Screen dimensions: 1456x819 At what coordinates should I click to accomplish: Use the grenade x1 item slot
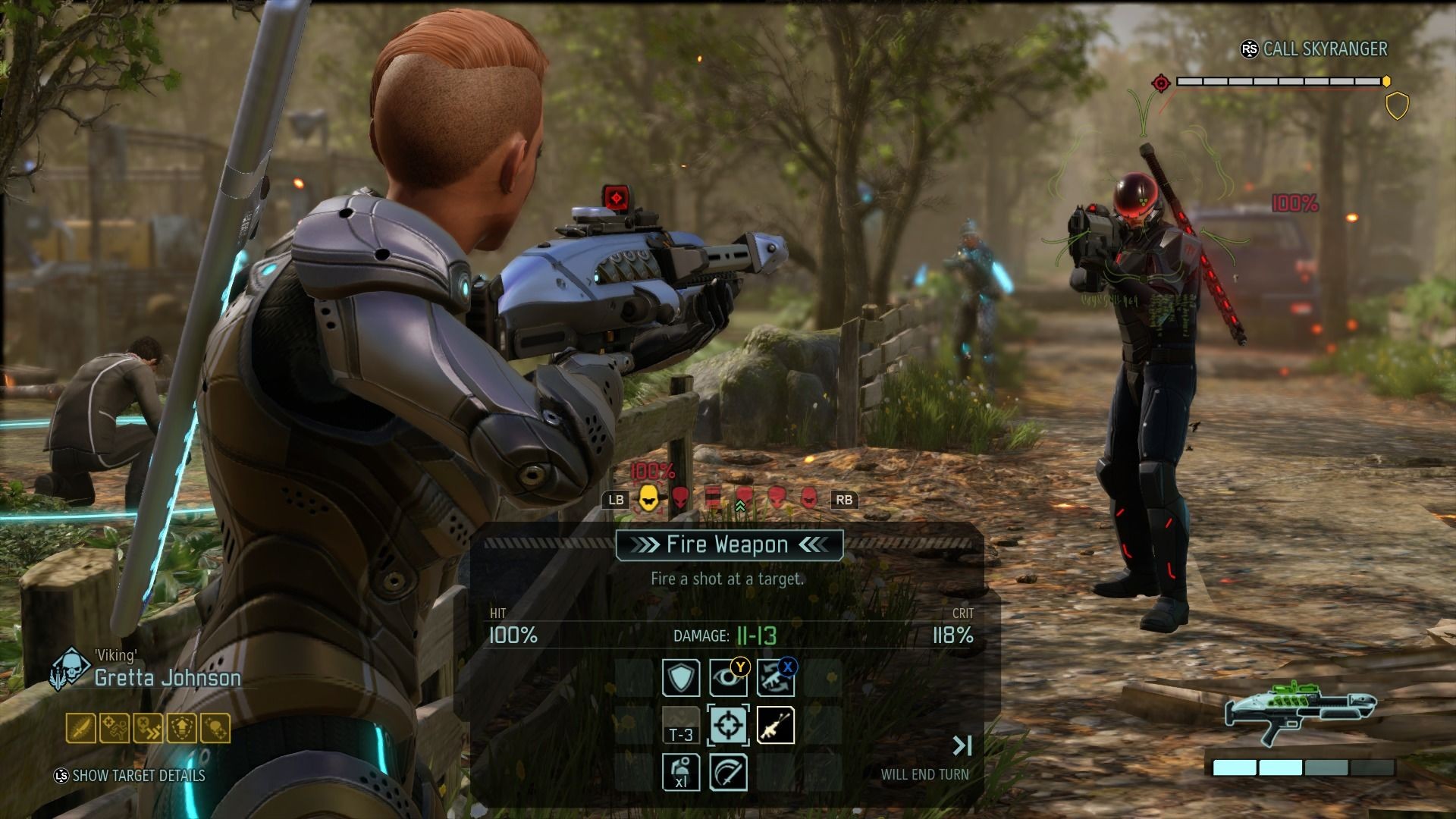pyautogui.click(x=681, y=772)
